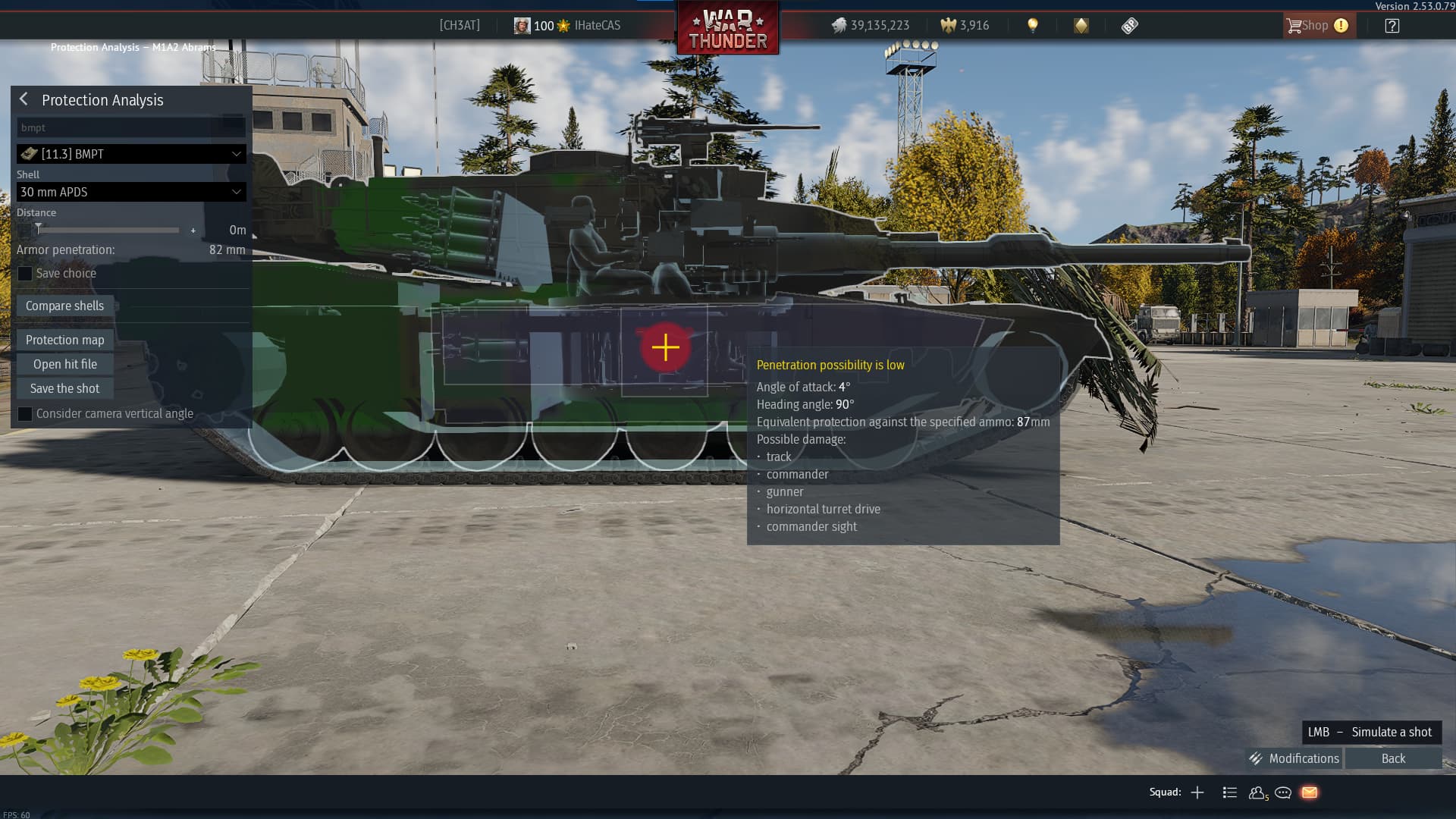Open Compare shells
Screen dimensions: 1456x819
[x=64, y=306]
